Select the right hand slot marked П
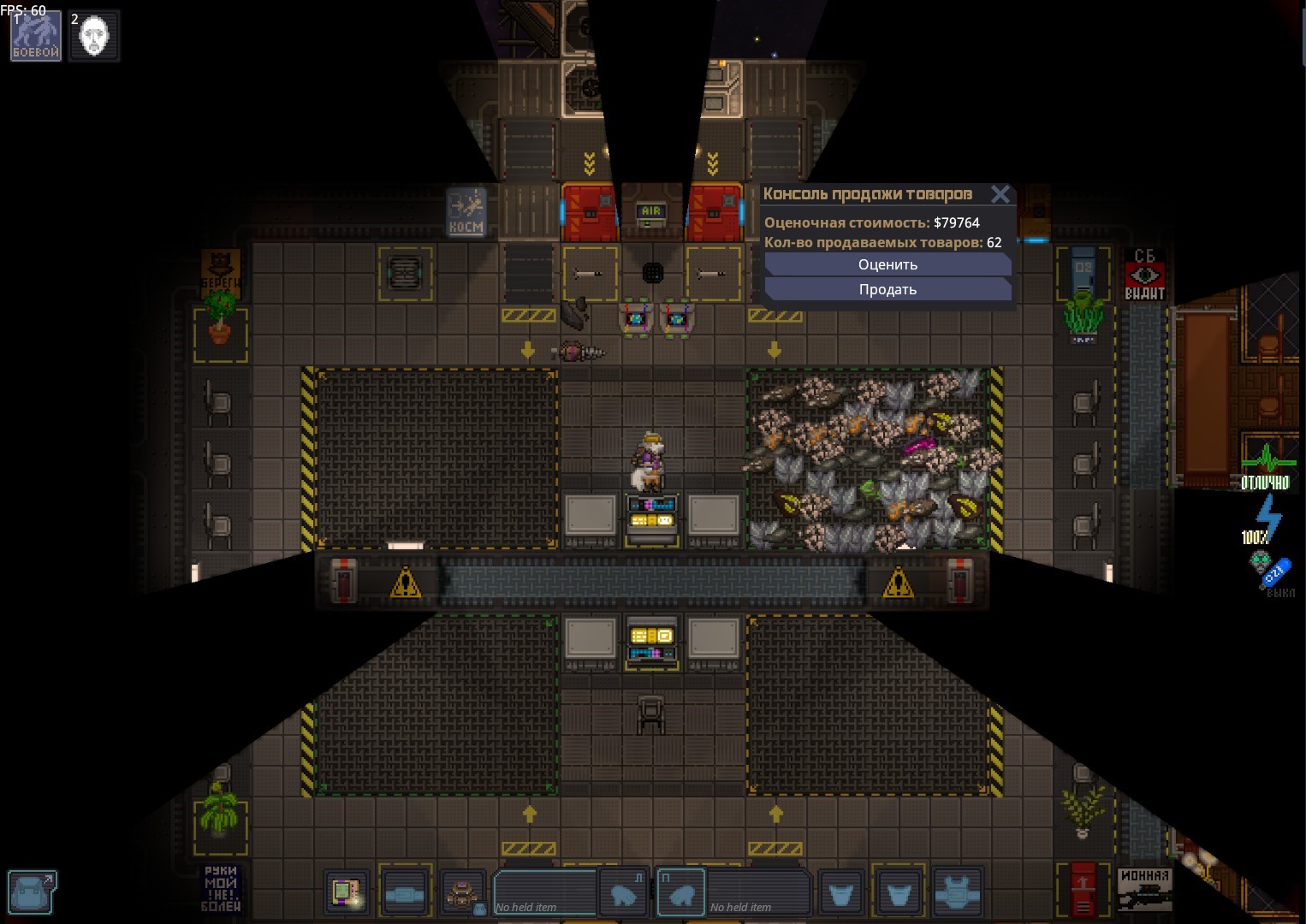1306x924 pixels. coord(681,893)
